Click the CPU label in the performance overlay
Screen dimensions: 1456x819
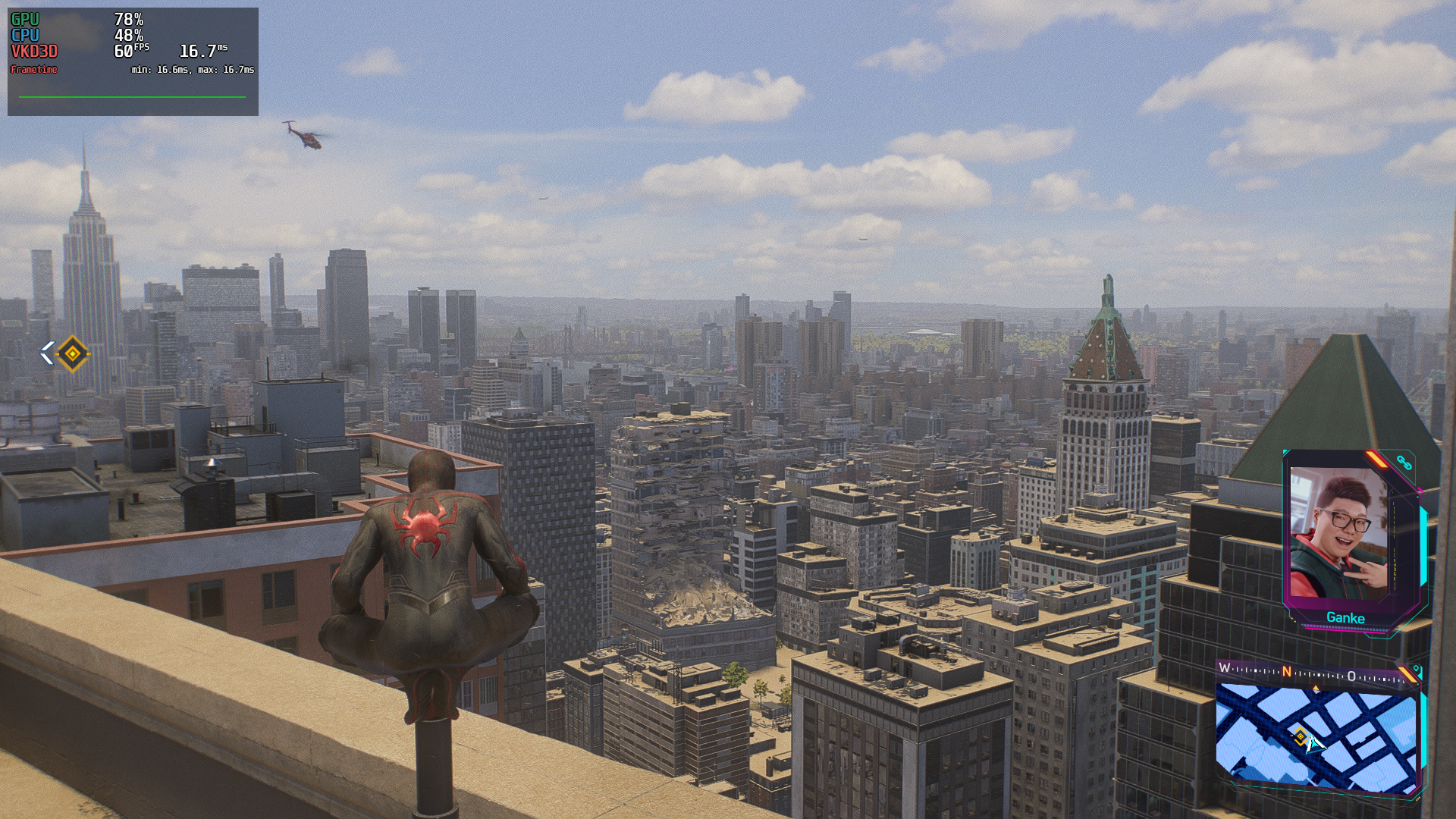(24, 35)
